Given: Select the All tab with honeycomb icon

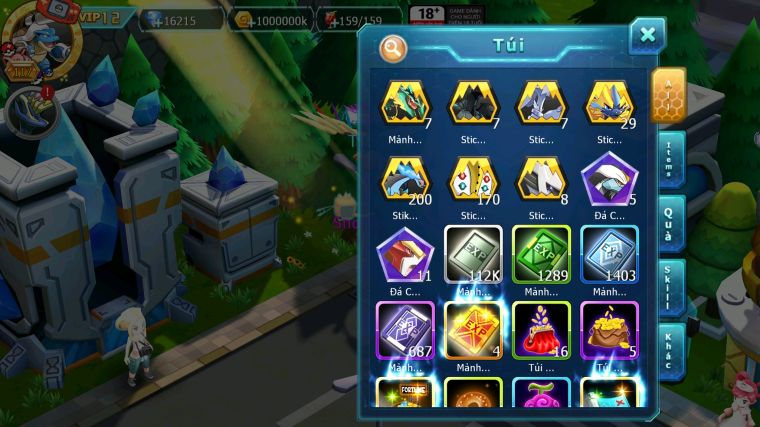Looking at the screenshot, I should (668, 95).
